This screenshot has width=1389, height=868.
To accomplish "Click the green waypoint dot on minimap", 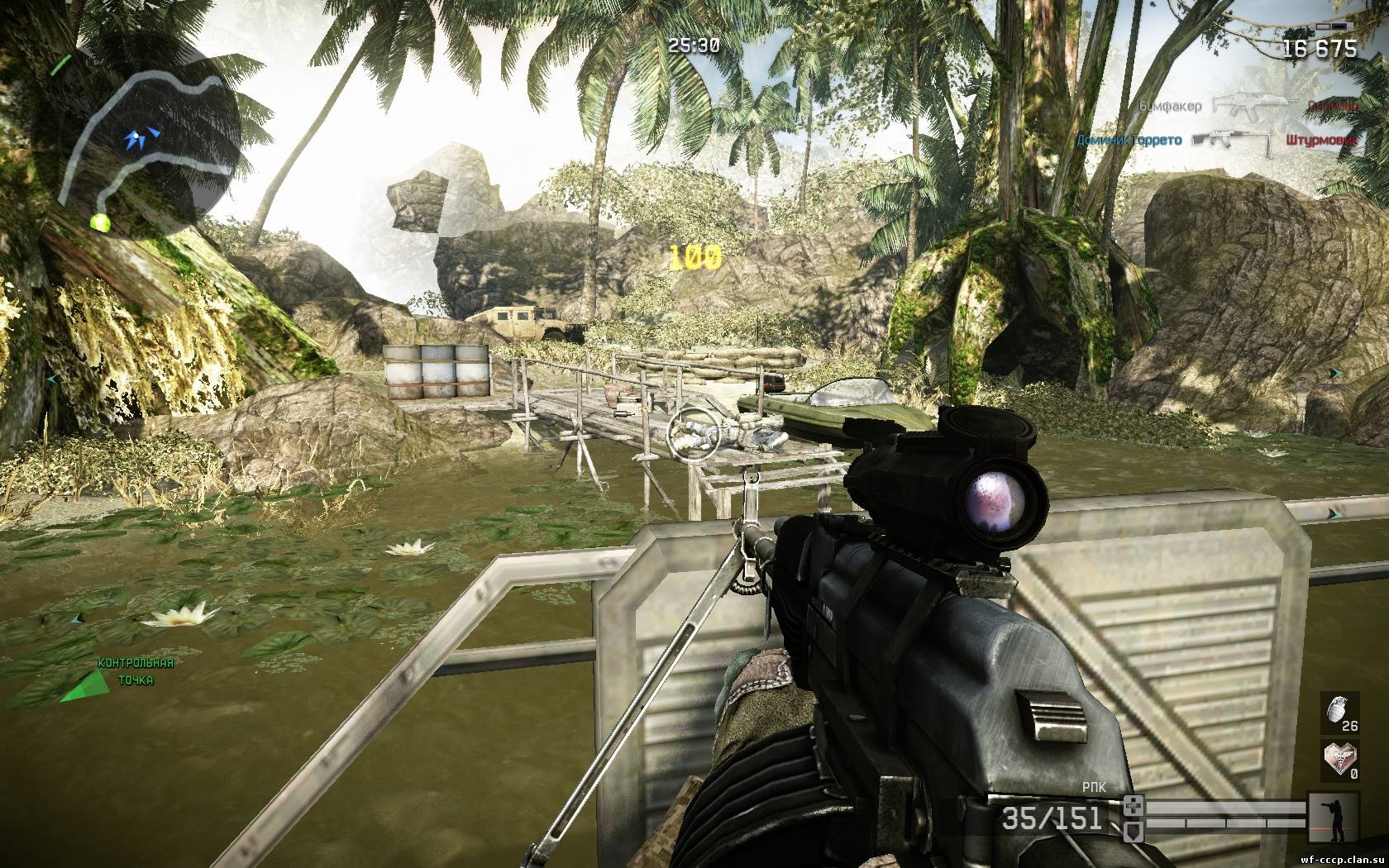I will (x=100, y=222).
